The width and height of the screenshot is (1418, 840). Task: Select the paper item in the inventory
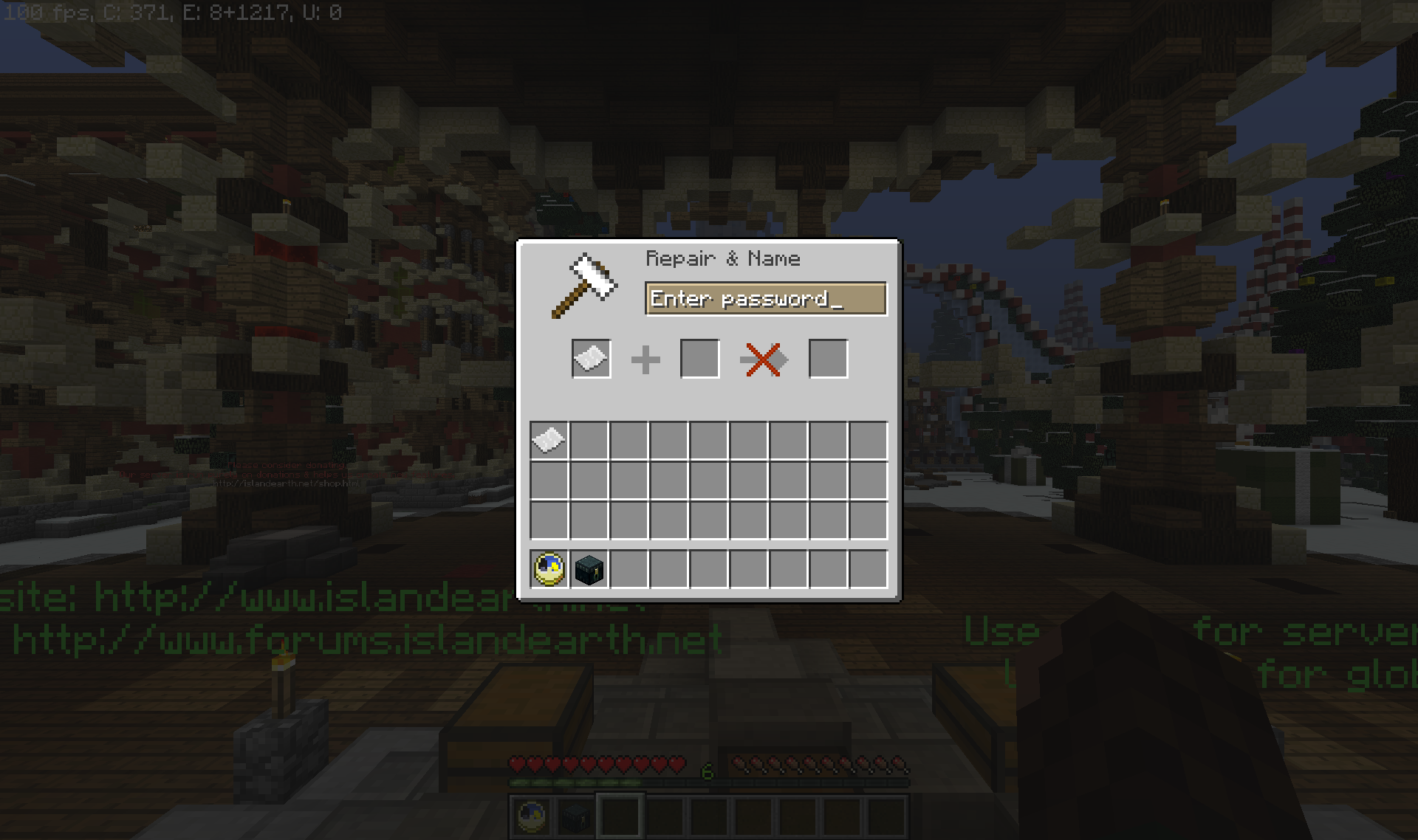[x=549, y=438]
